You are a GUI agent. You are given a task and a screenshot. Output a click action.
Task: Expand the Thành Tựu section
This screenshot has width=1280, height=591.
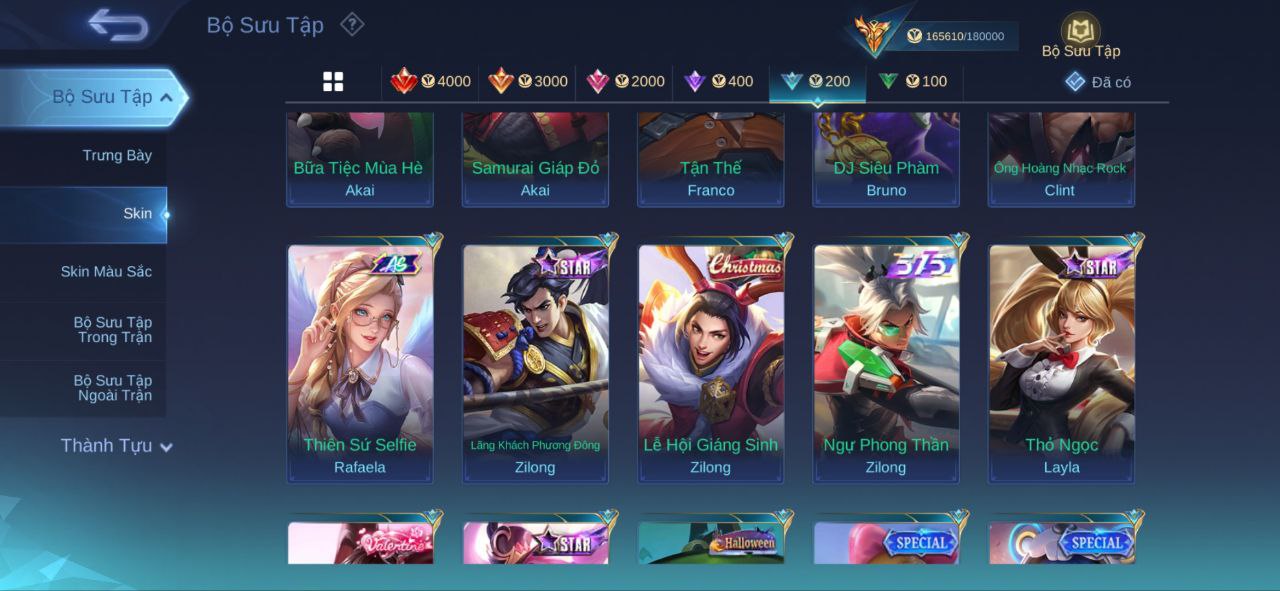[116, 446]
